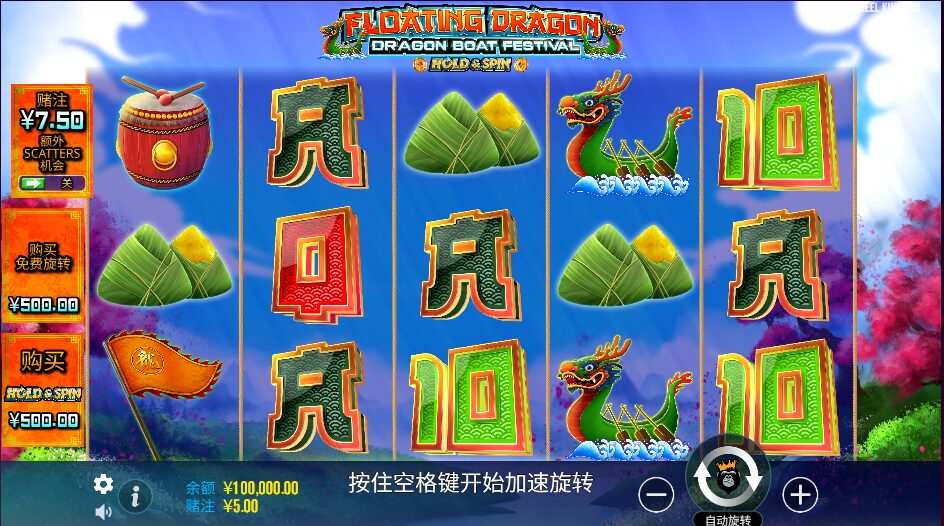Open settings with the gear icon
Screen dimensions: 944x526
pyautogui.click(x=103, y=485)
